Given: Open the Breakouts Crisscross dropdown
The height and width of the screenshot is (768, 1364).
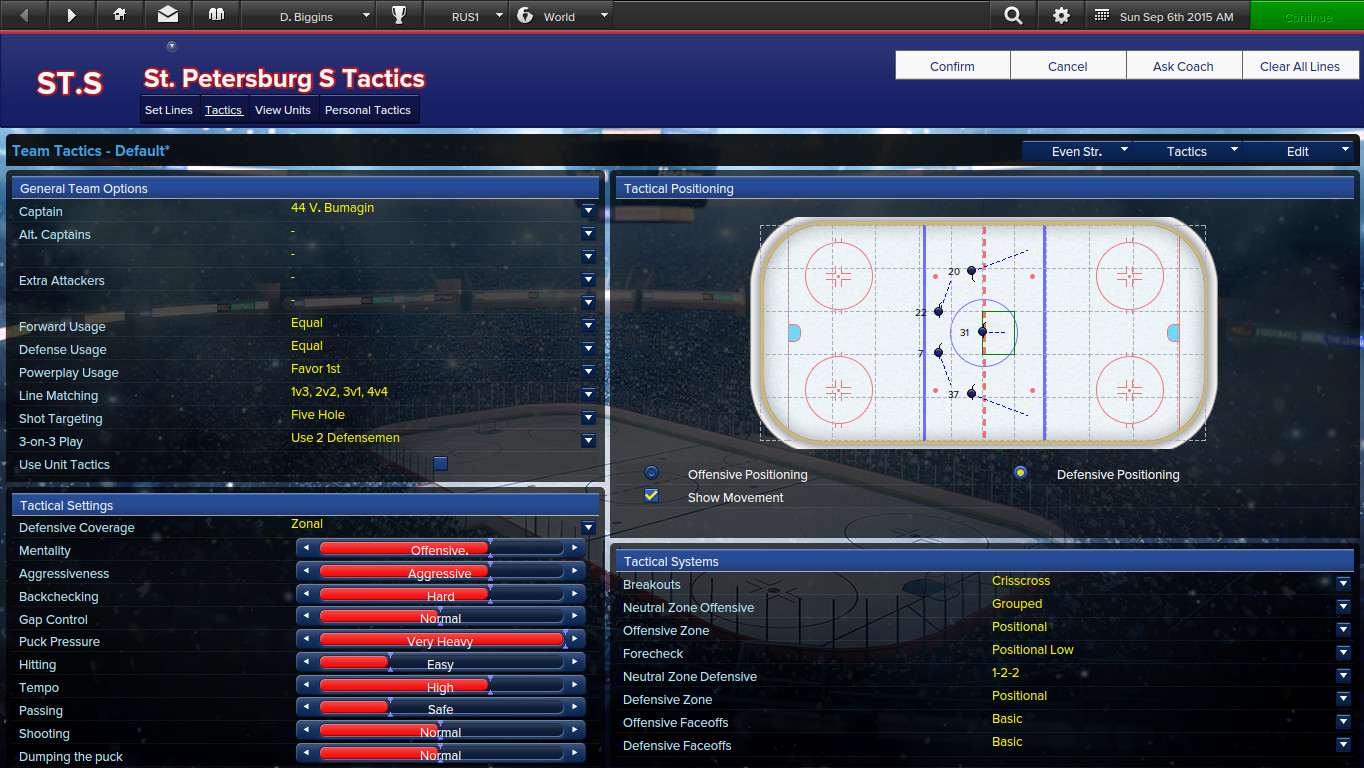Looking at the screenshot, I should pos(1343,581).
